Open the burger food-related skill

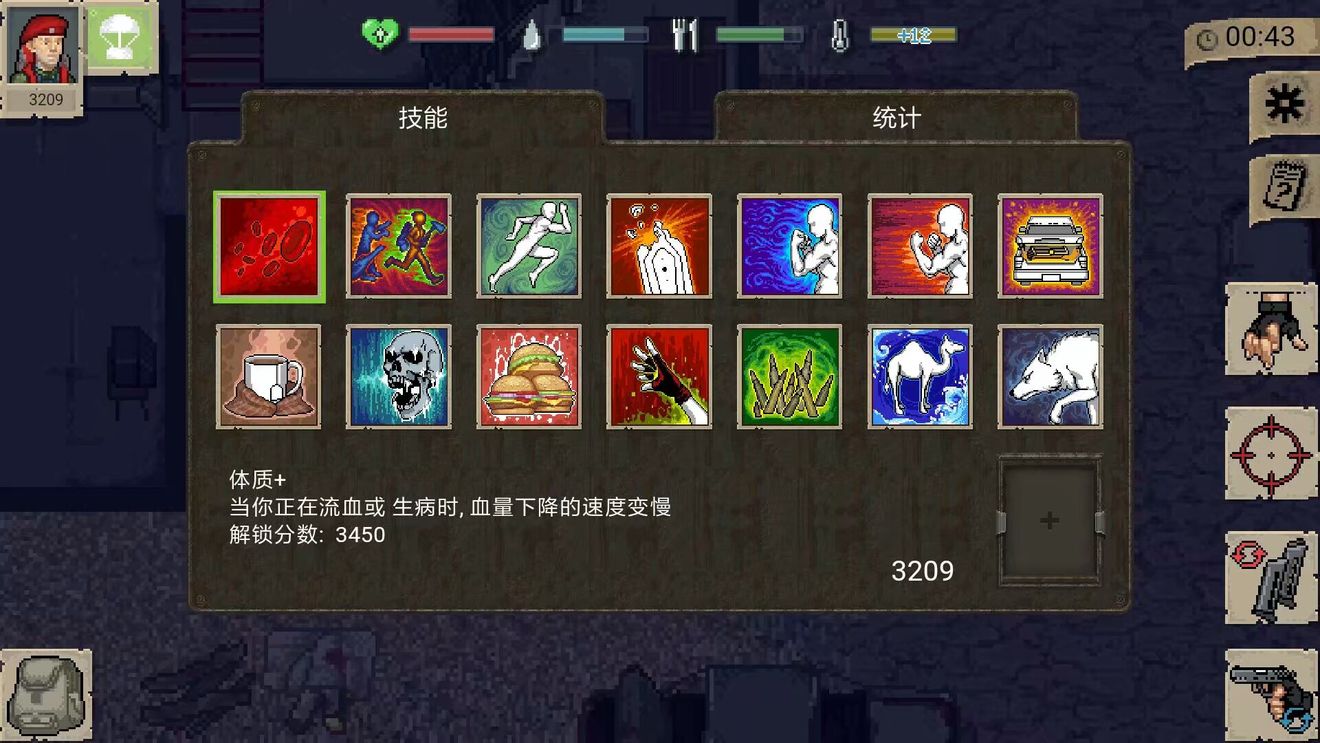coord(528,375)
